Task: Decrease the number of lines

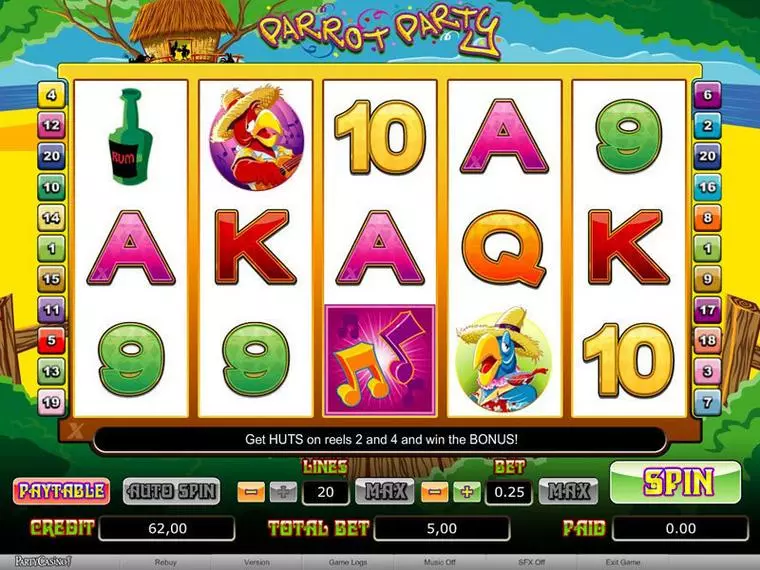Action: pyautogui.click(x=250, y=491)
